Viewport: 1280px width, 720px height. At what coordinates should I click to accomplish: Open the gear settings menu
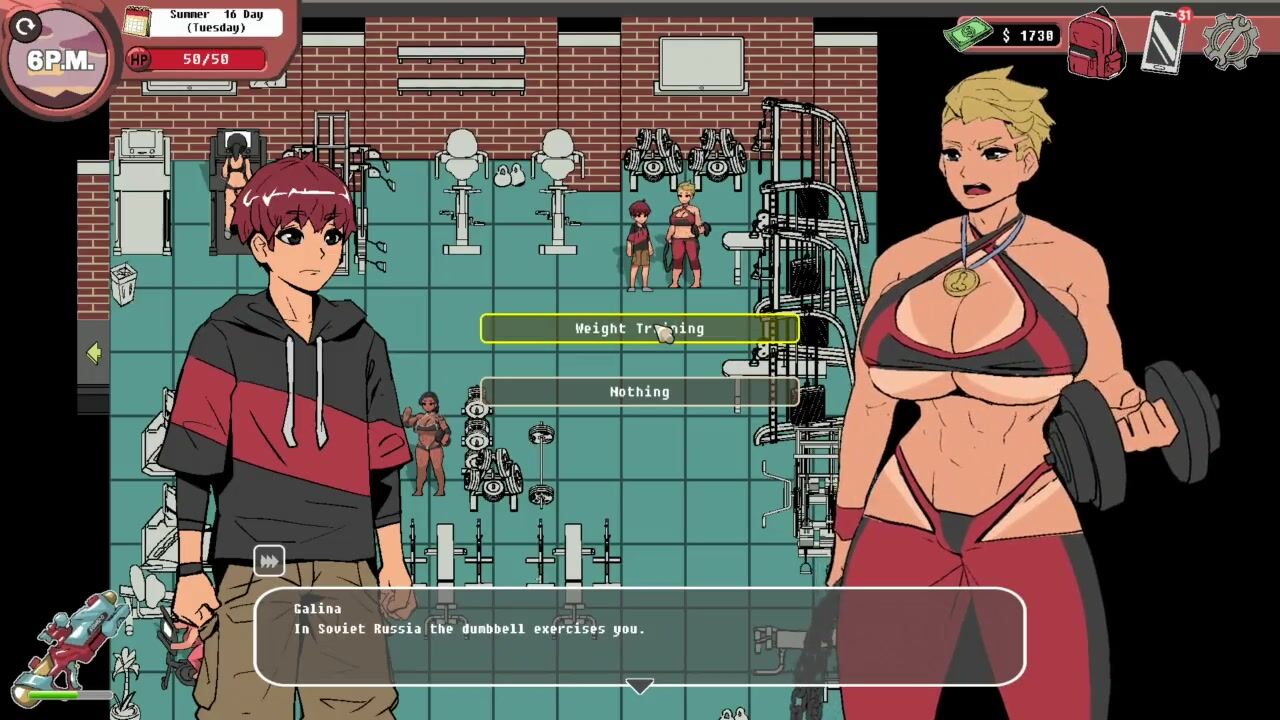[x=1229, y=42]
